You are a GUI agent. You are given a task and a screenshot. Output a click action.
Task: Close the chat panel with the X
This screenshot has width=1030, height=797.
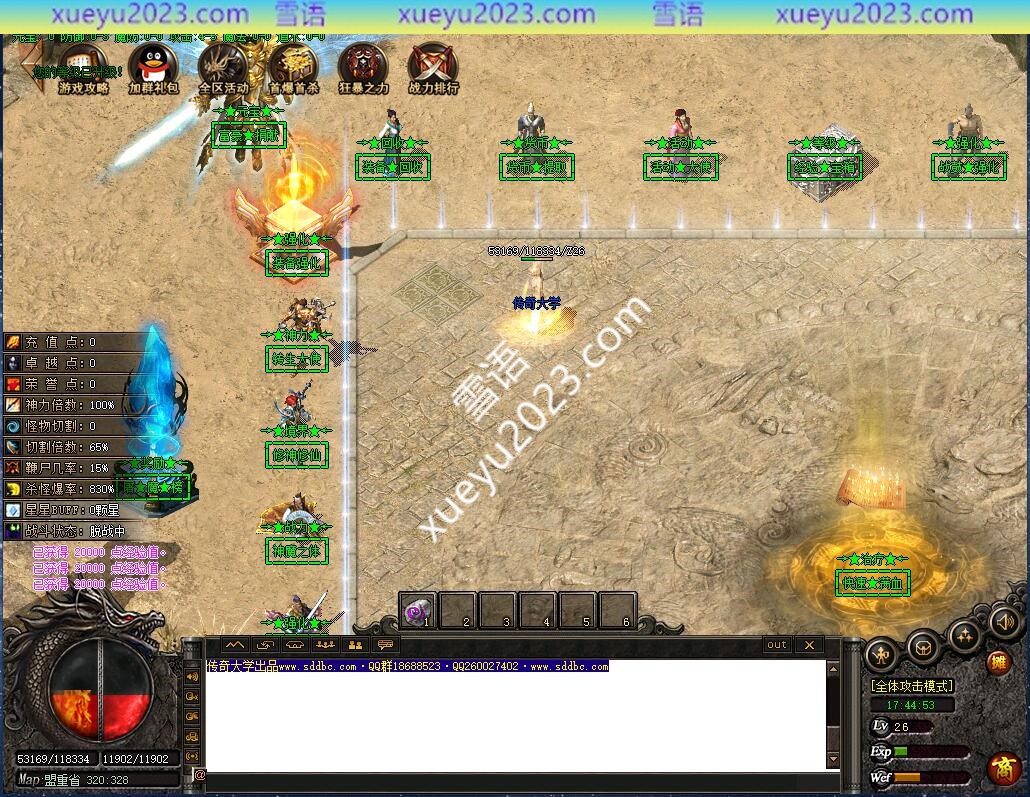(x=809, y=645)
